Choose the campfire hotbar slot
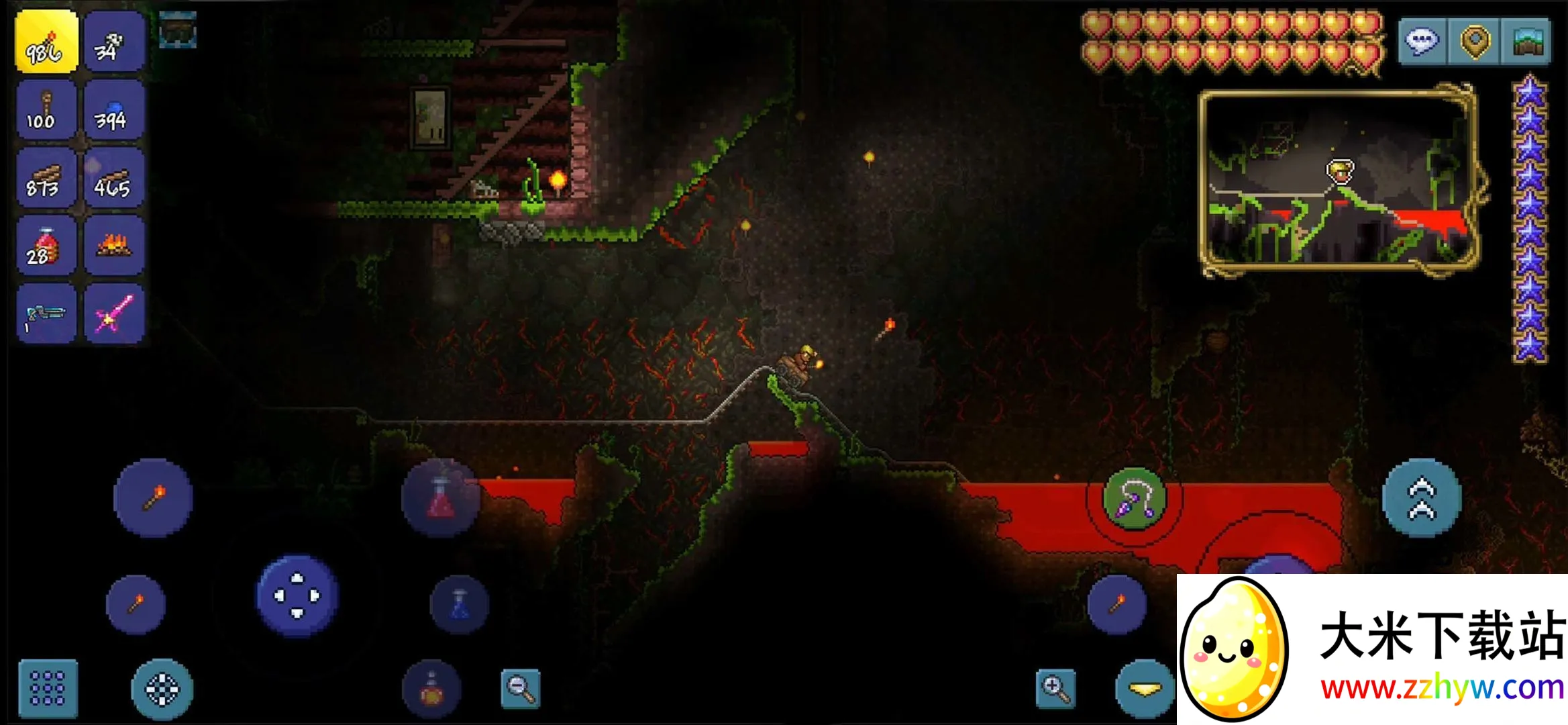 [x=113, y=246]
